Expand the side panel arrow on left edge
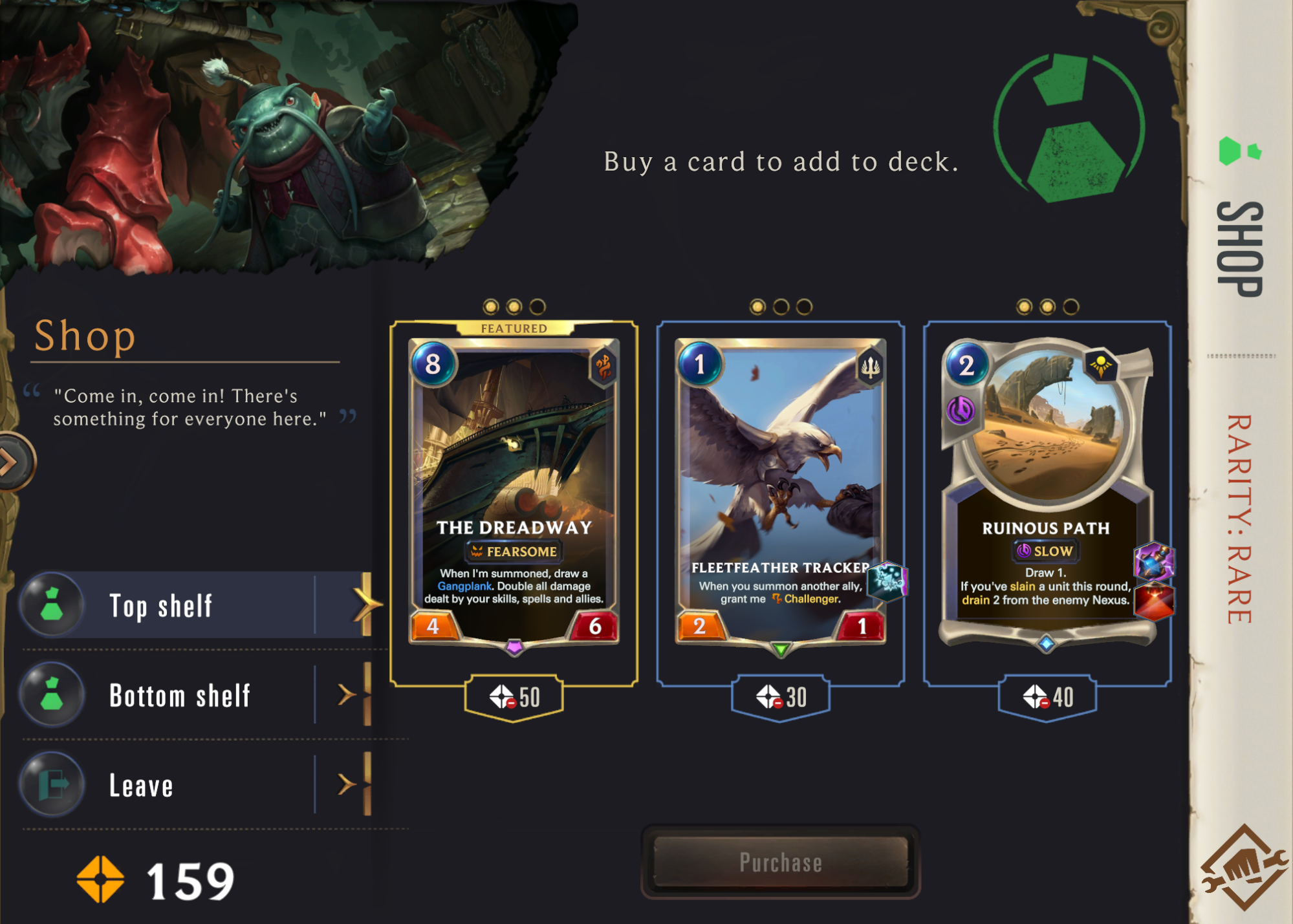 tap(12, 462)
